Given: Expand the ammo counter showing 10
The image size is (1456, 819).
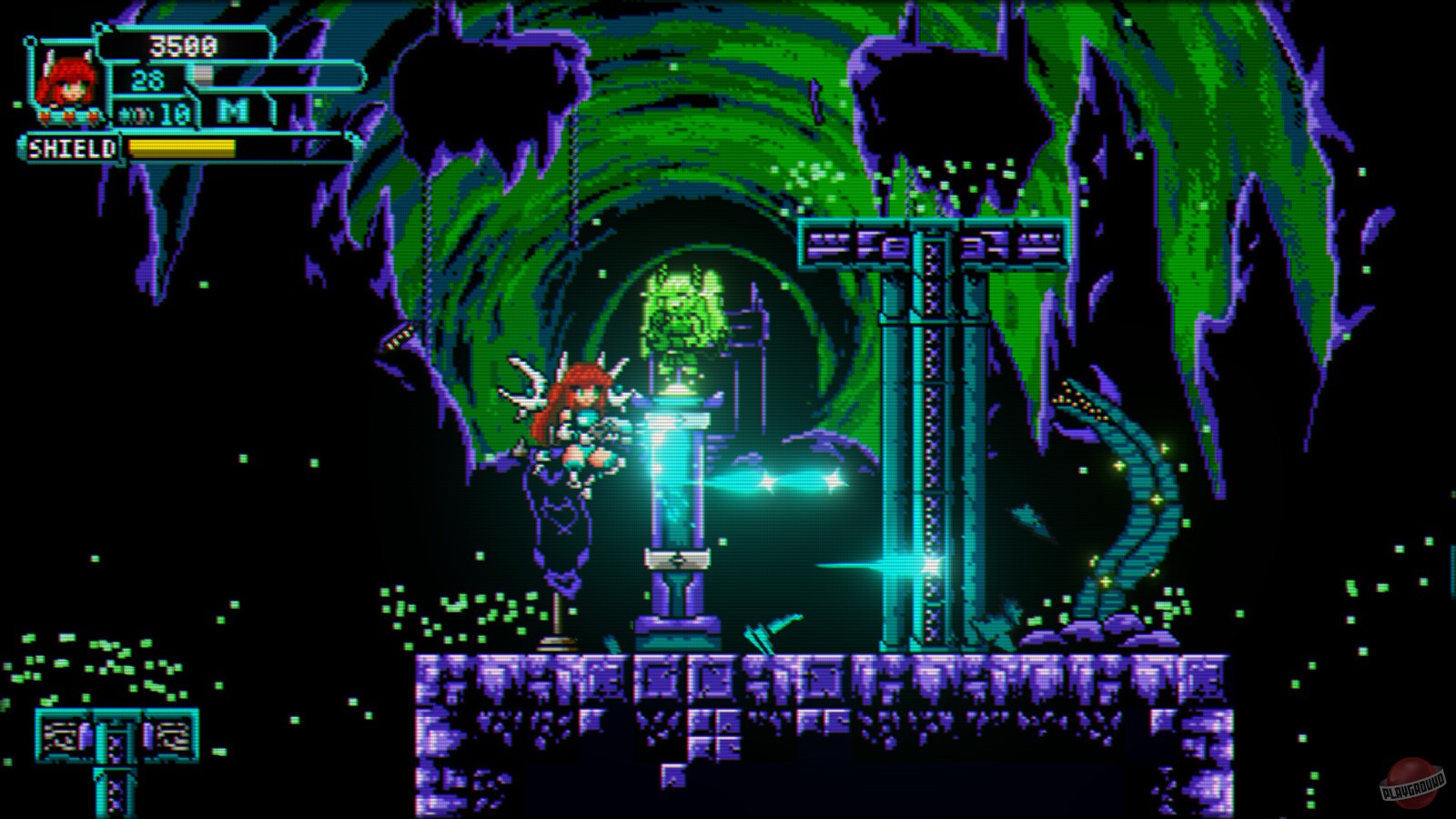Looking at the screenshot, I should coord(173,112).
